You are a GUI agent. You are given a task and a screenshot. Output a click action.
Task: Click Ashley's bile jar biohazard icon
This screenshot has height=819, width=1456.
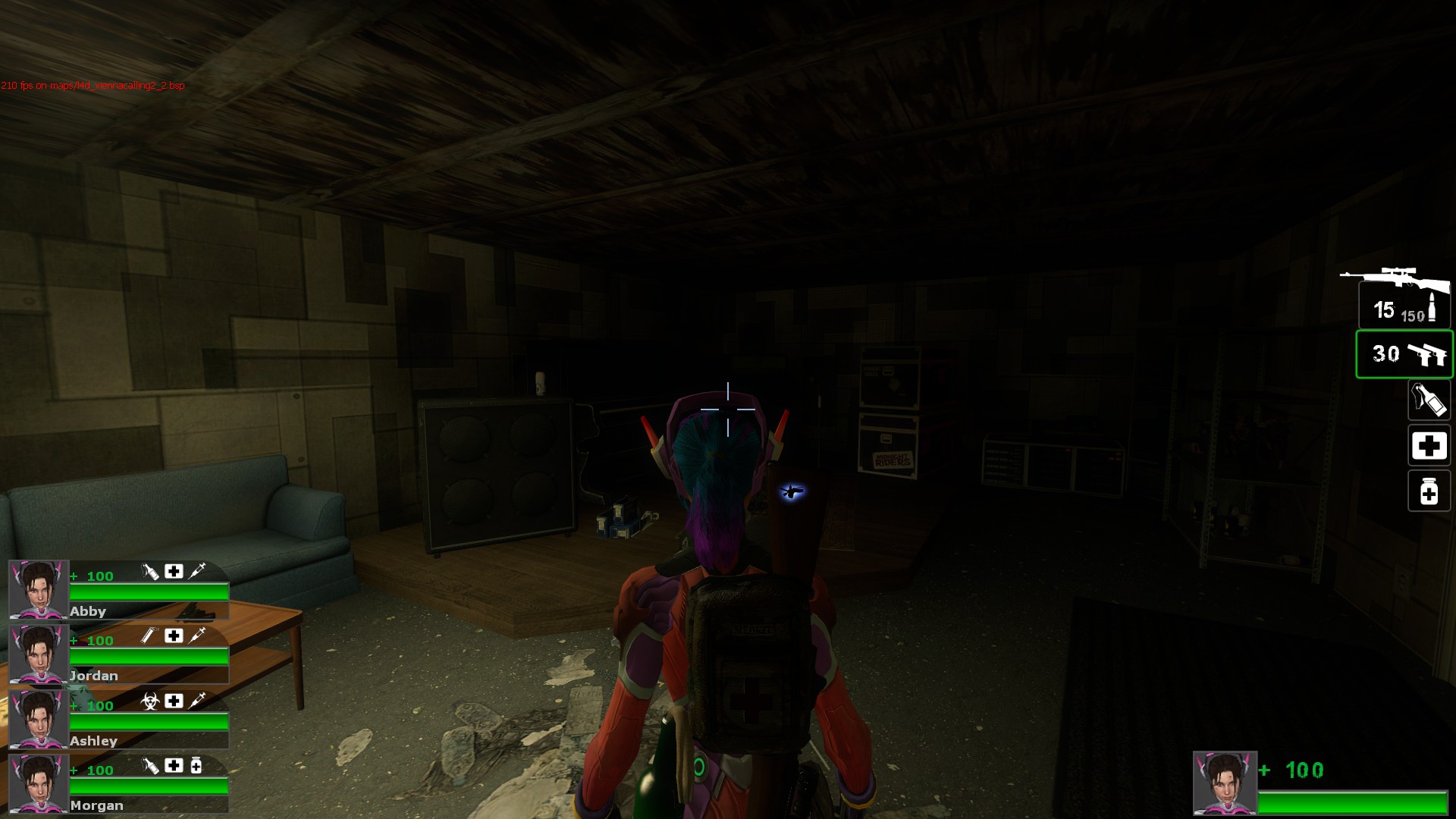pyautogui.click(x=149, y=701)
